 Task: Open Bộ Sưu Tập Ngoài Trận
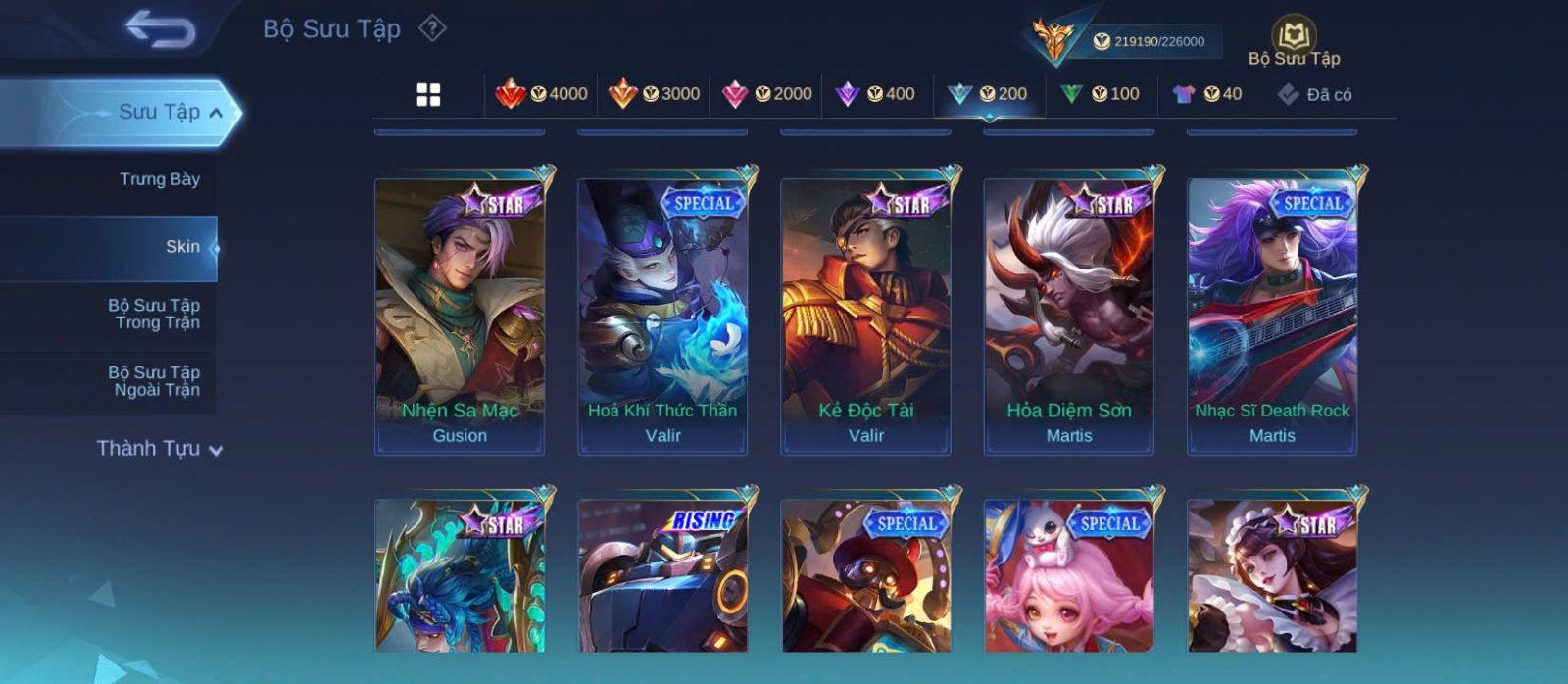click(154, 381)
